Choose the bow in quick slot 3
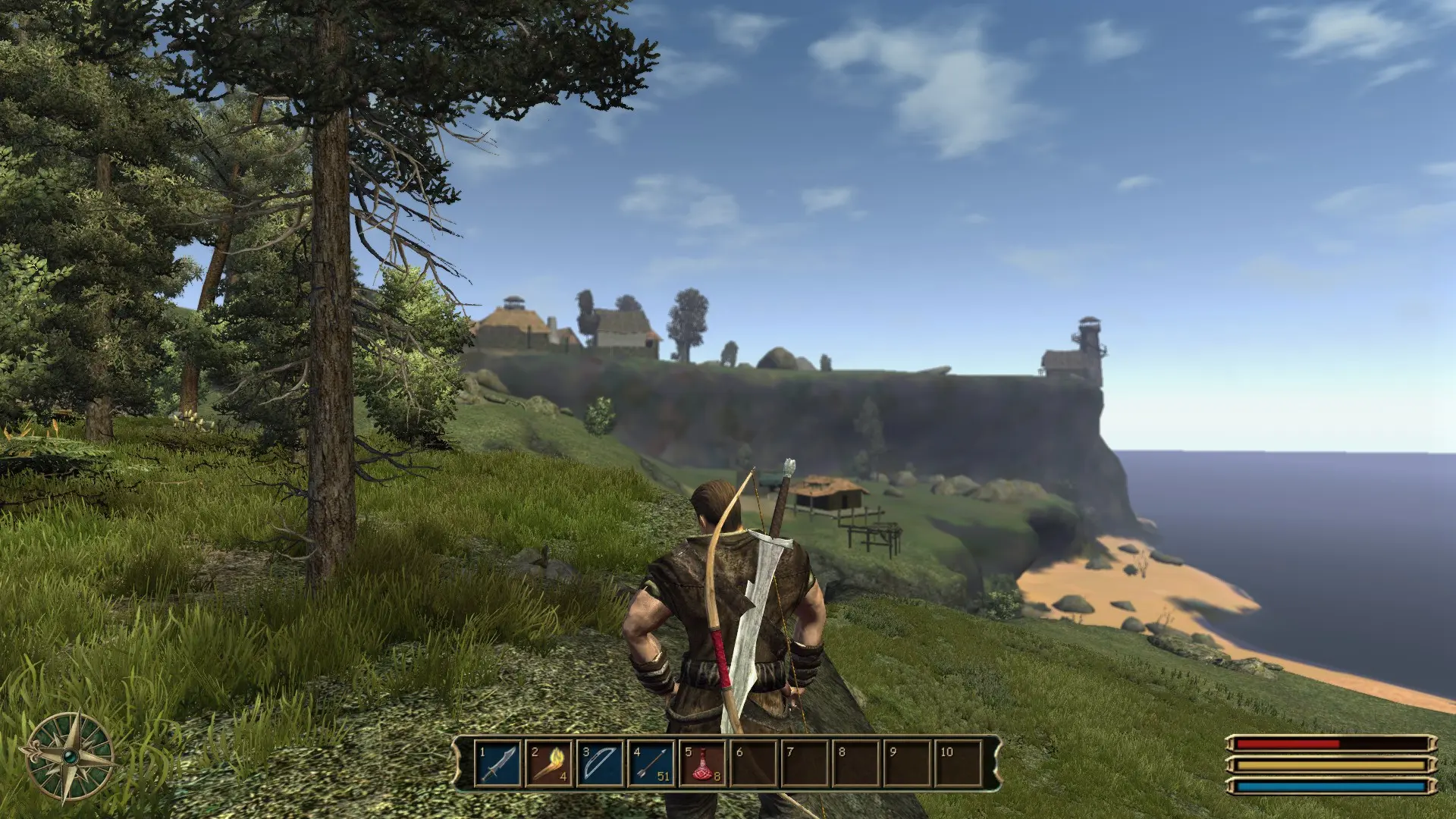1456x819 pixels. 600,763
